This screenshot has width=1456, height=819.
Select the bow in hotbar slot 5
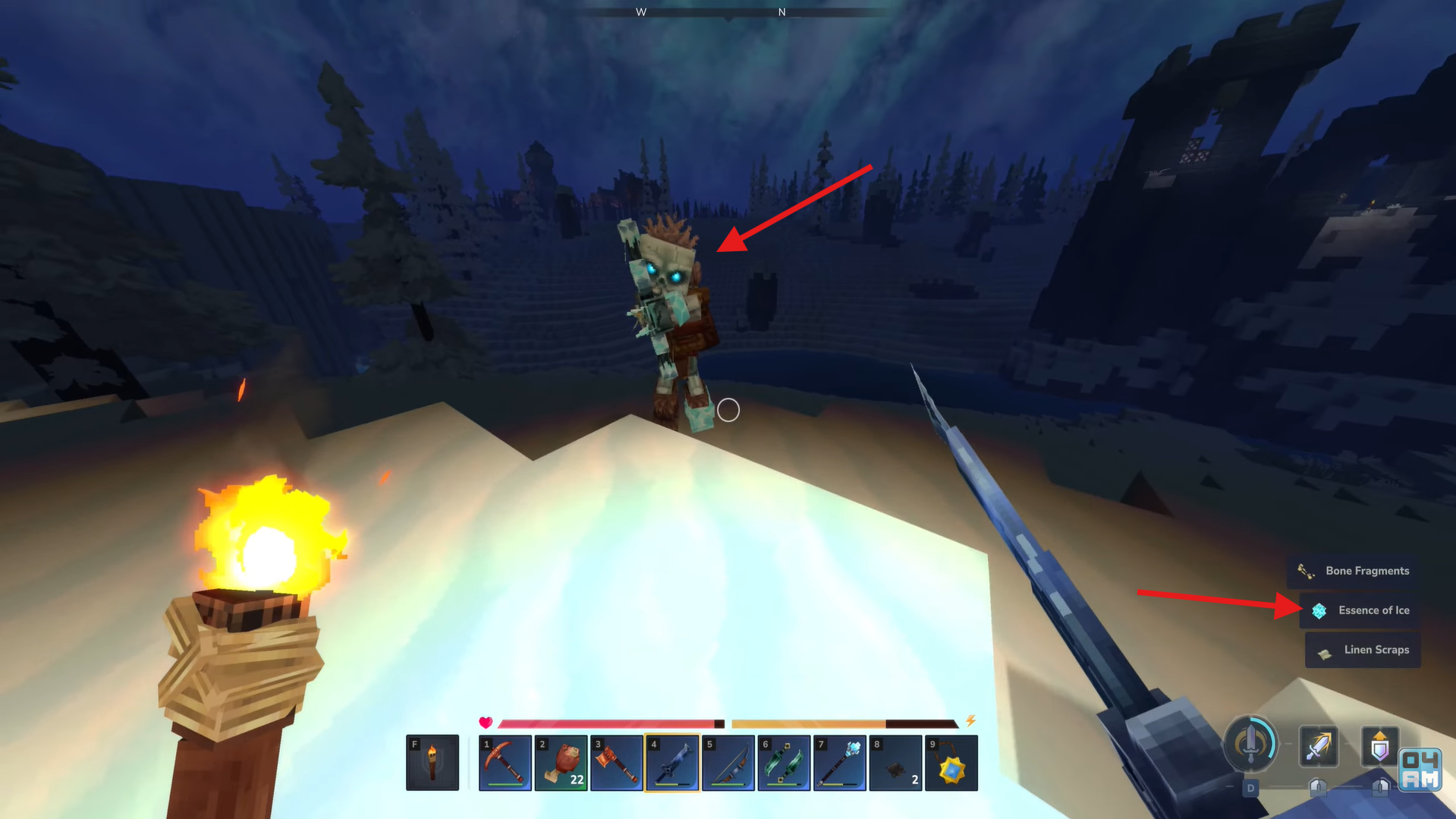728,762
